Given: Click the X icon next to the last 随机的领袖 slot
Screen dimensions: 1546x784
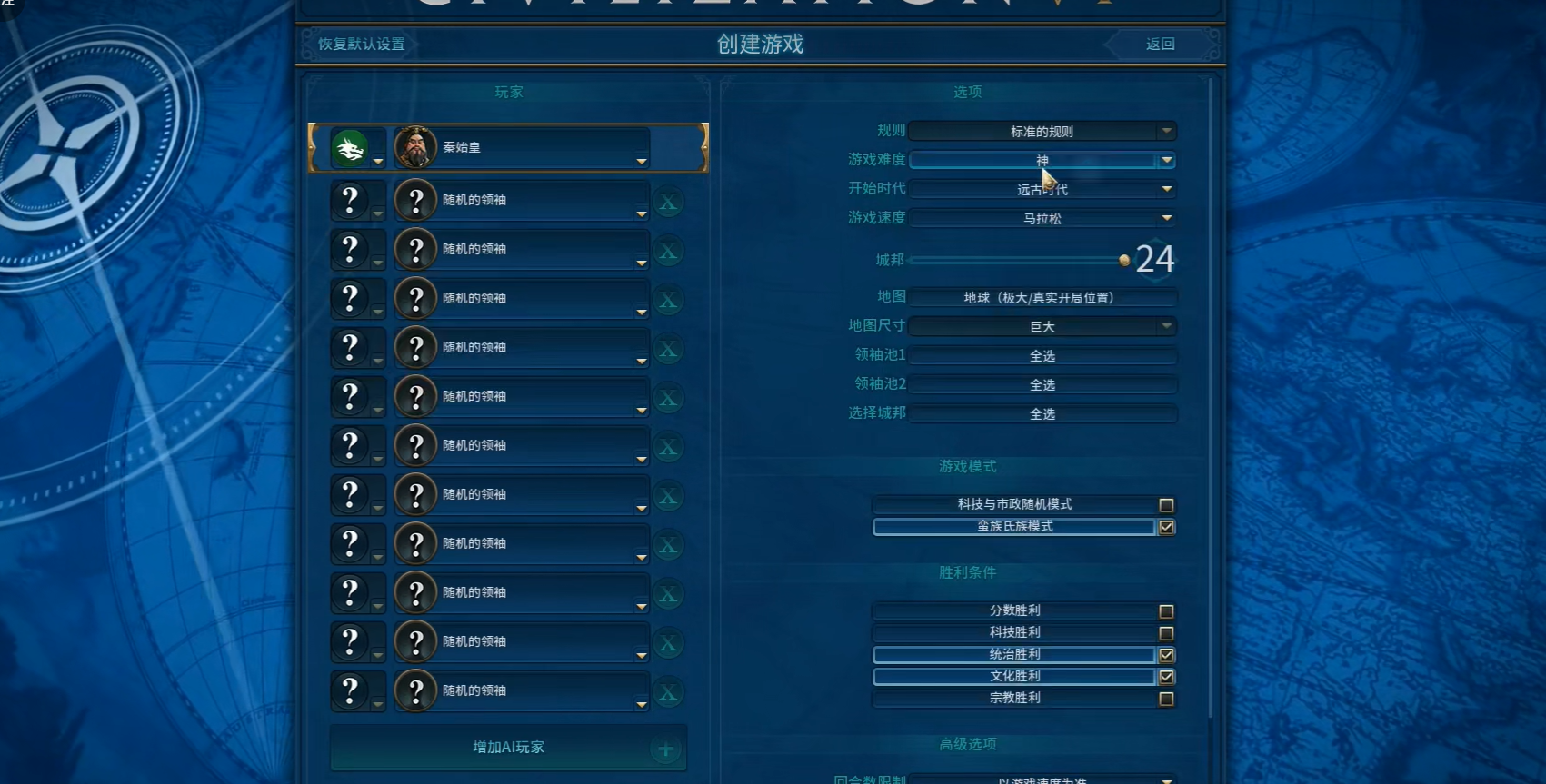Looking at the screenshot, I should [x=668, y=691].
